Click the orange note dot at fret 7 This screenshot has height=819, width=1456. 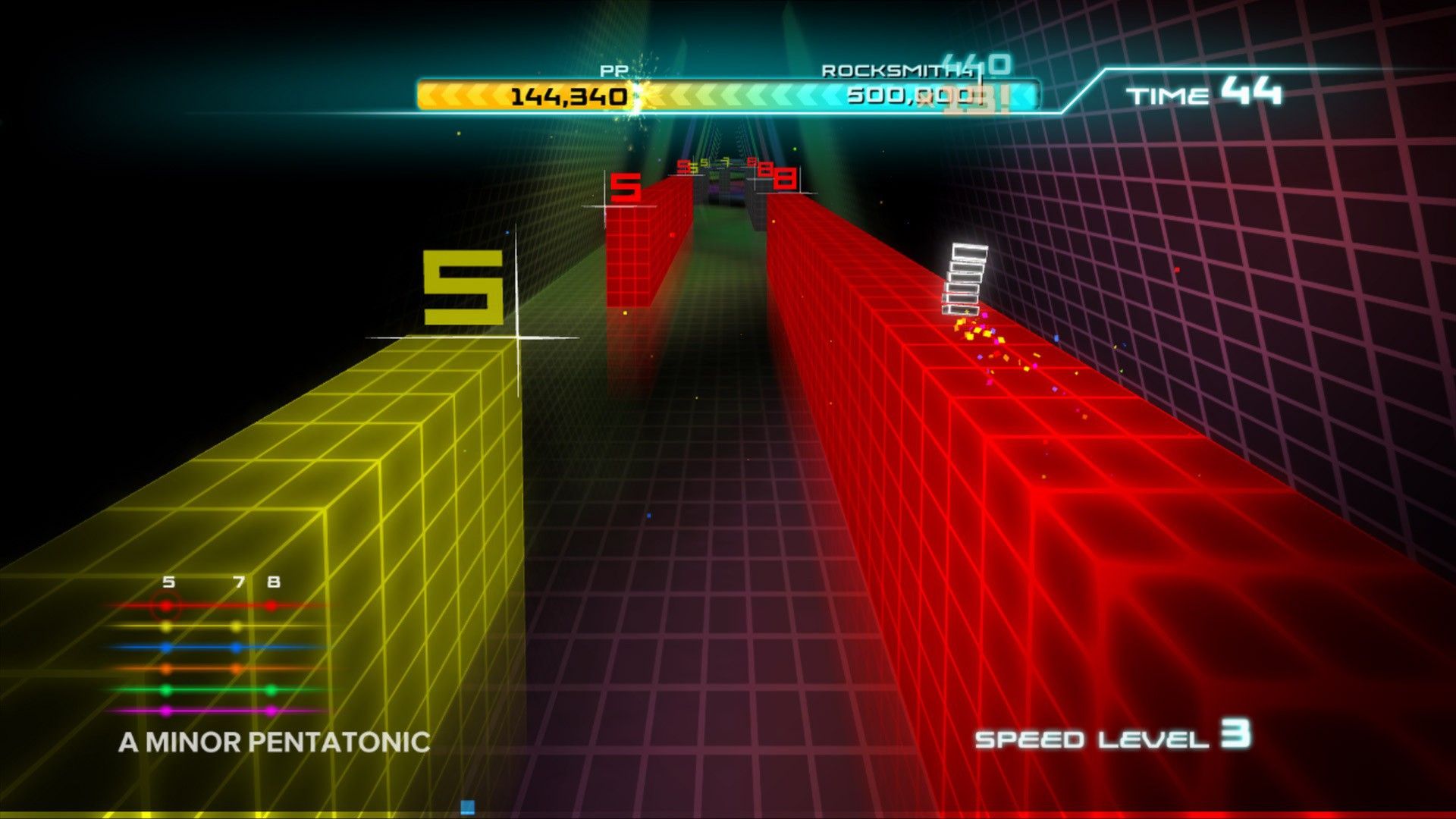coord(235,667)
